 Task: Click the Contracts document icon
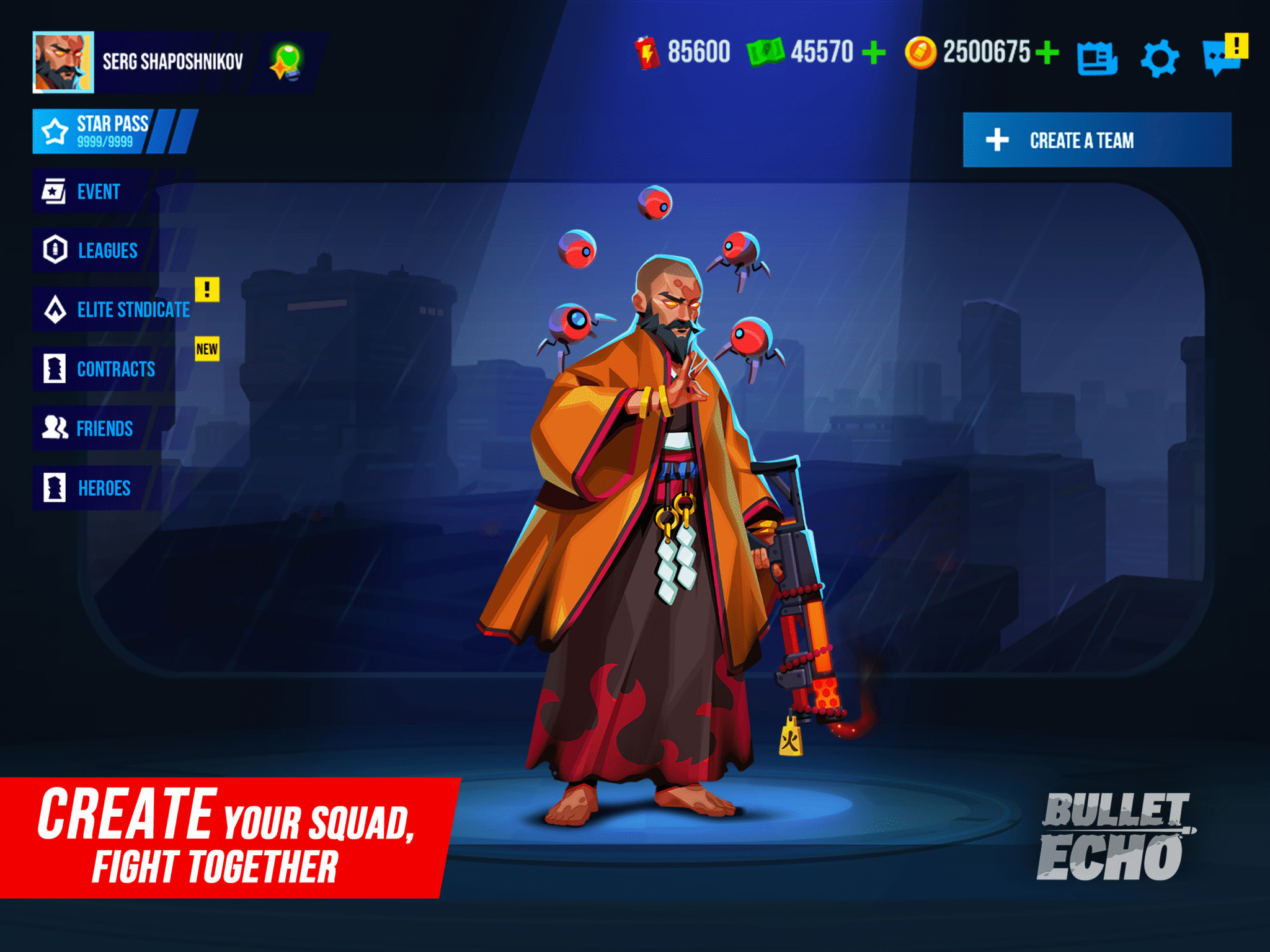55,370
